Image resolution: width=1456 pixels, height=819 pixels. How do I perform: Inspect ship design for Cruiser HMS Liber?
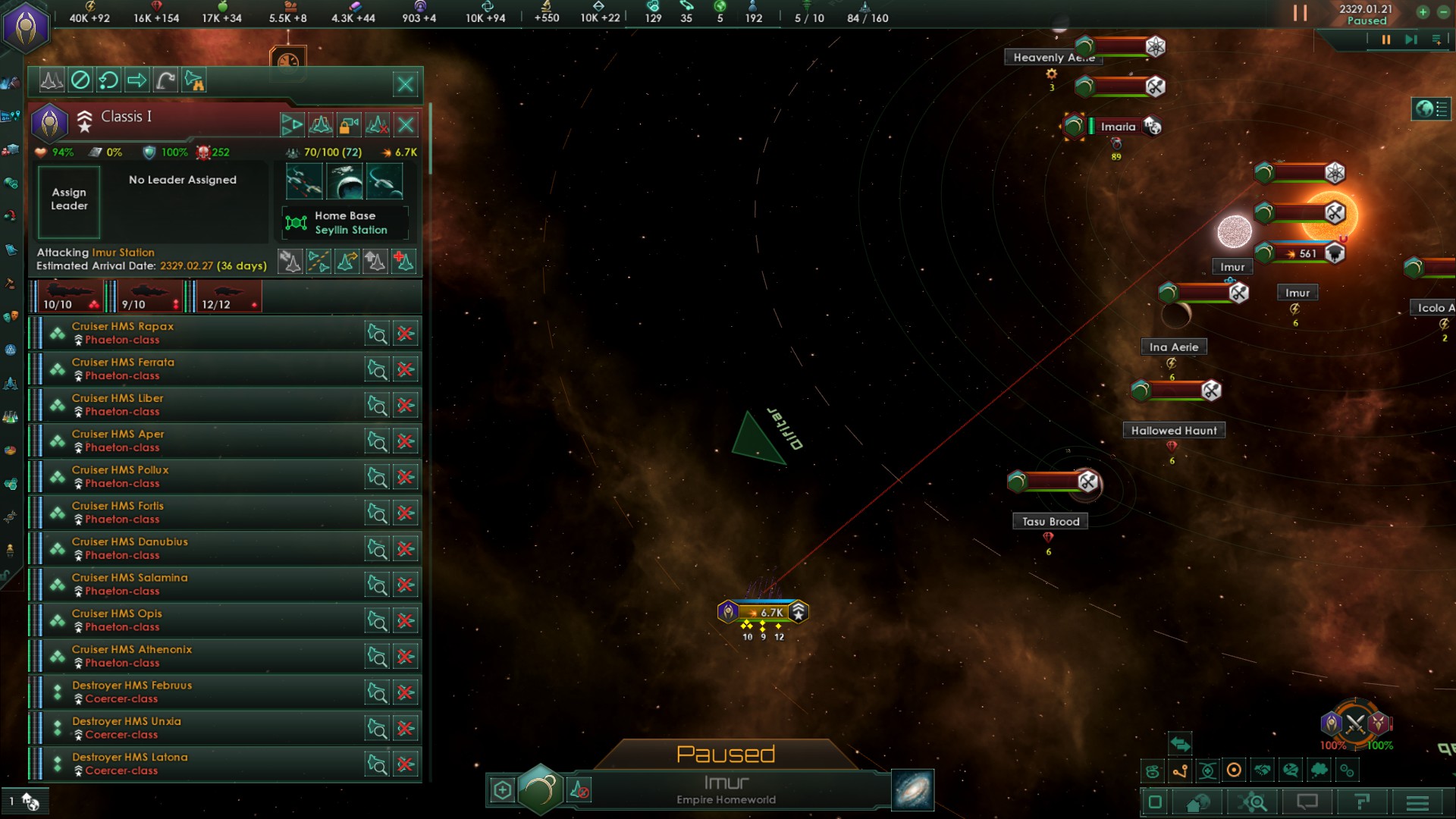click(x=377, y=406)
